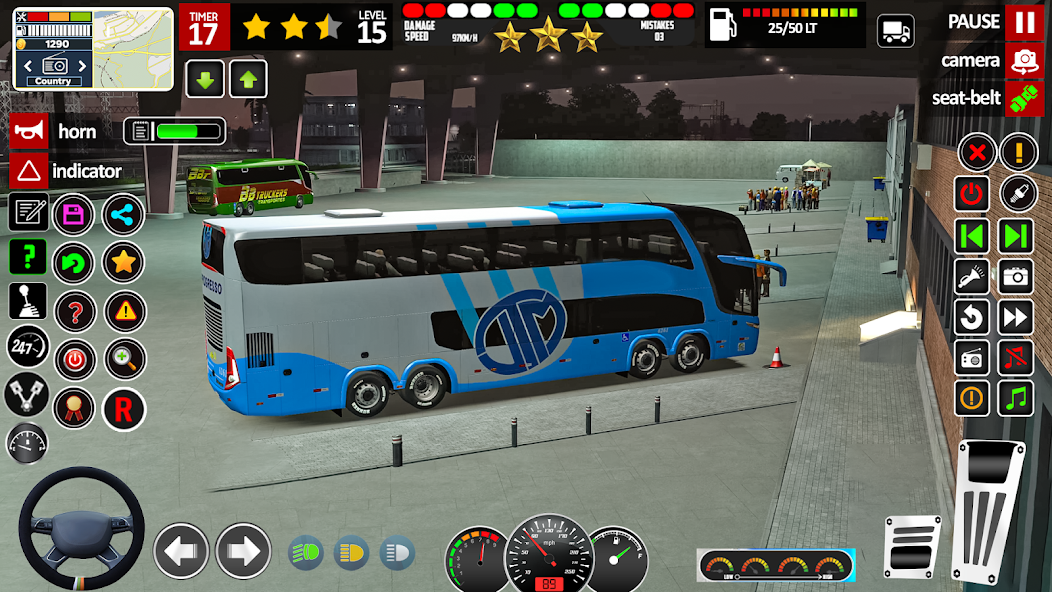Click the red X button
Image resolution: width=1052 pixels, height=592 pixels.
click(x=976, y=152)
